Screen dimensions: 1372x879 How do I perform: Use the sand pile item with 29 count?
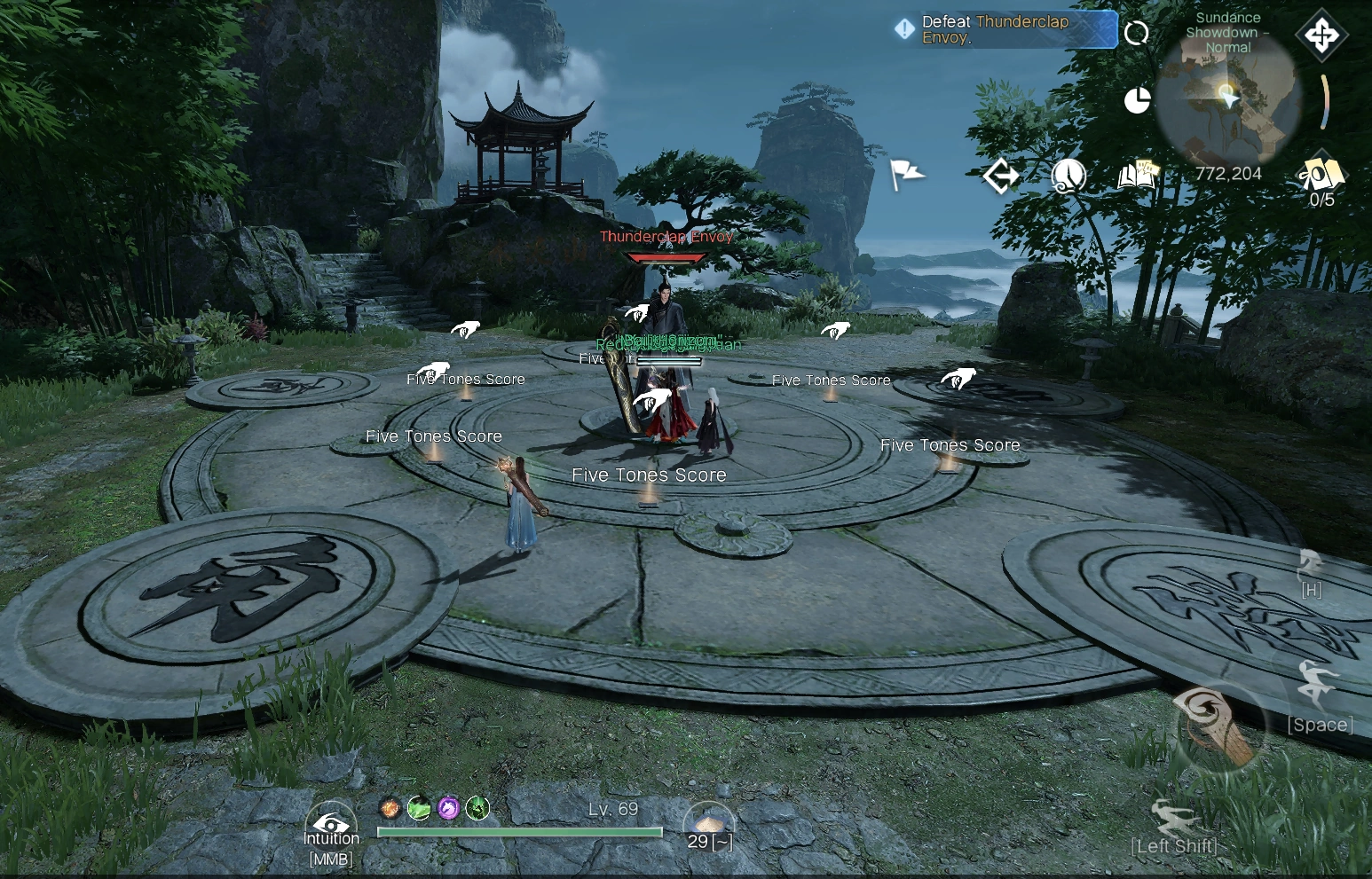tap(708, 825)
